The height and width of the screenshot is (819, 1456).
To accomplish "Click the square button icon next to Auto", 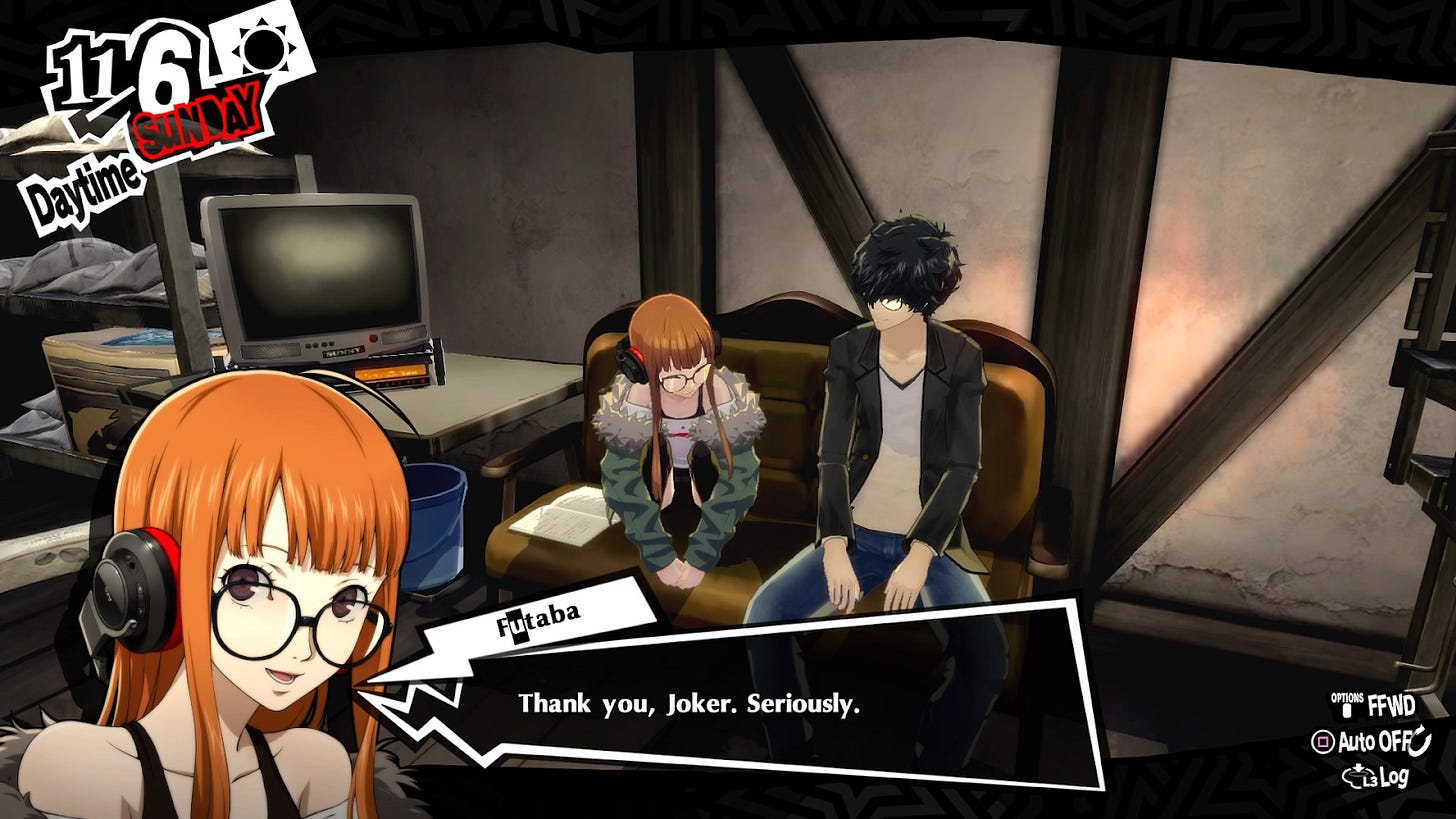I will click(1323, 741).
